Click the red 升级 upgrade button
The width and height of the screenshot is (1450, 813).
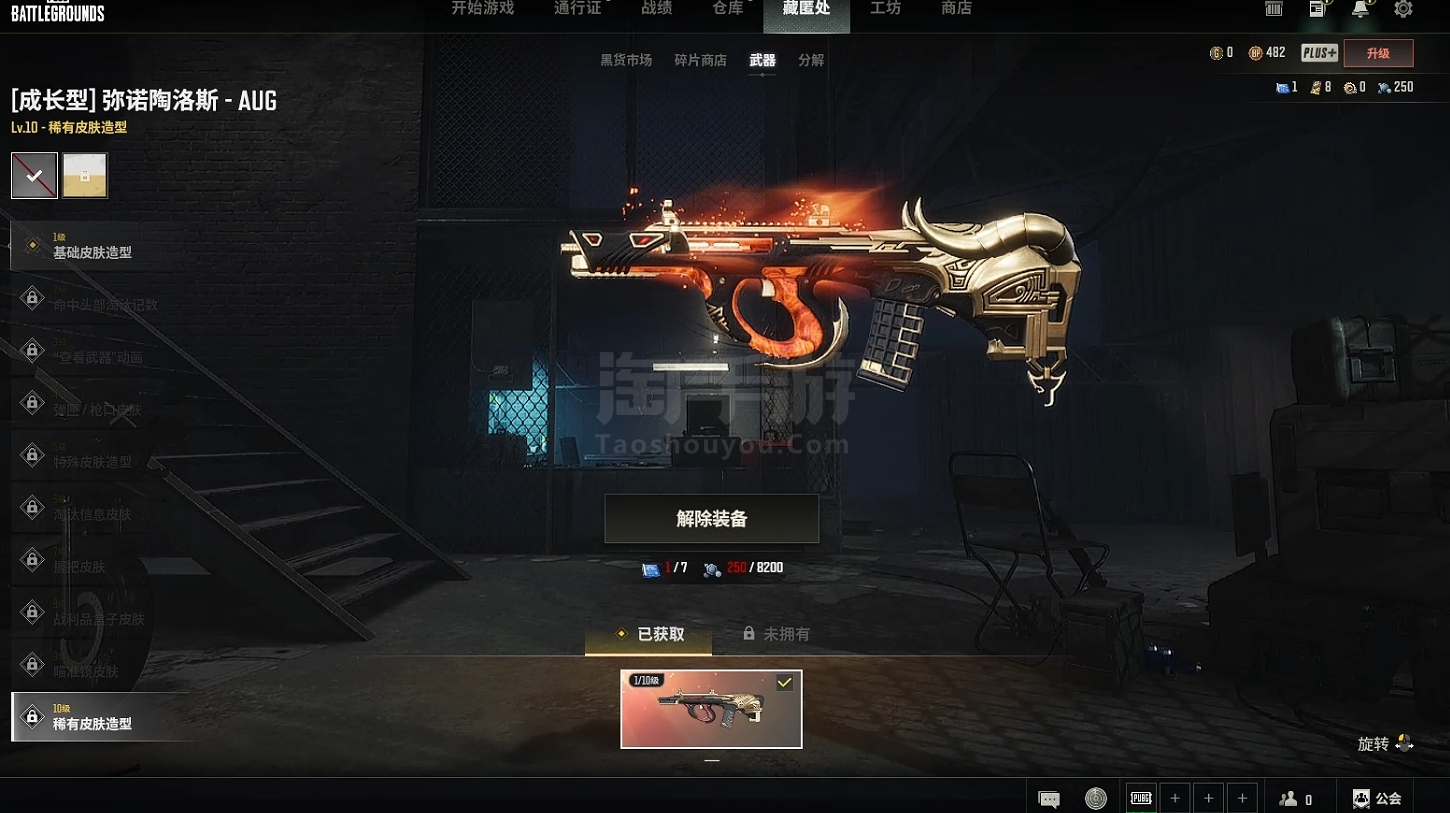(1378, 53)
